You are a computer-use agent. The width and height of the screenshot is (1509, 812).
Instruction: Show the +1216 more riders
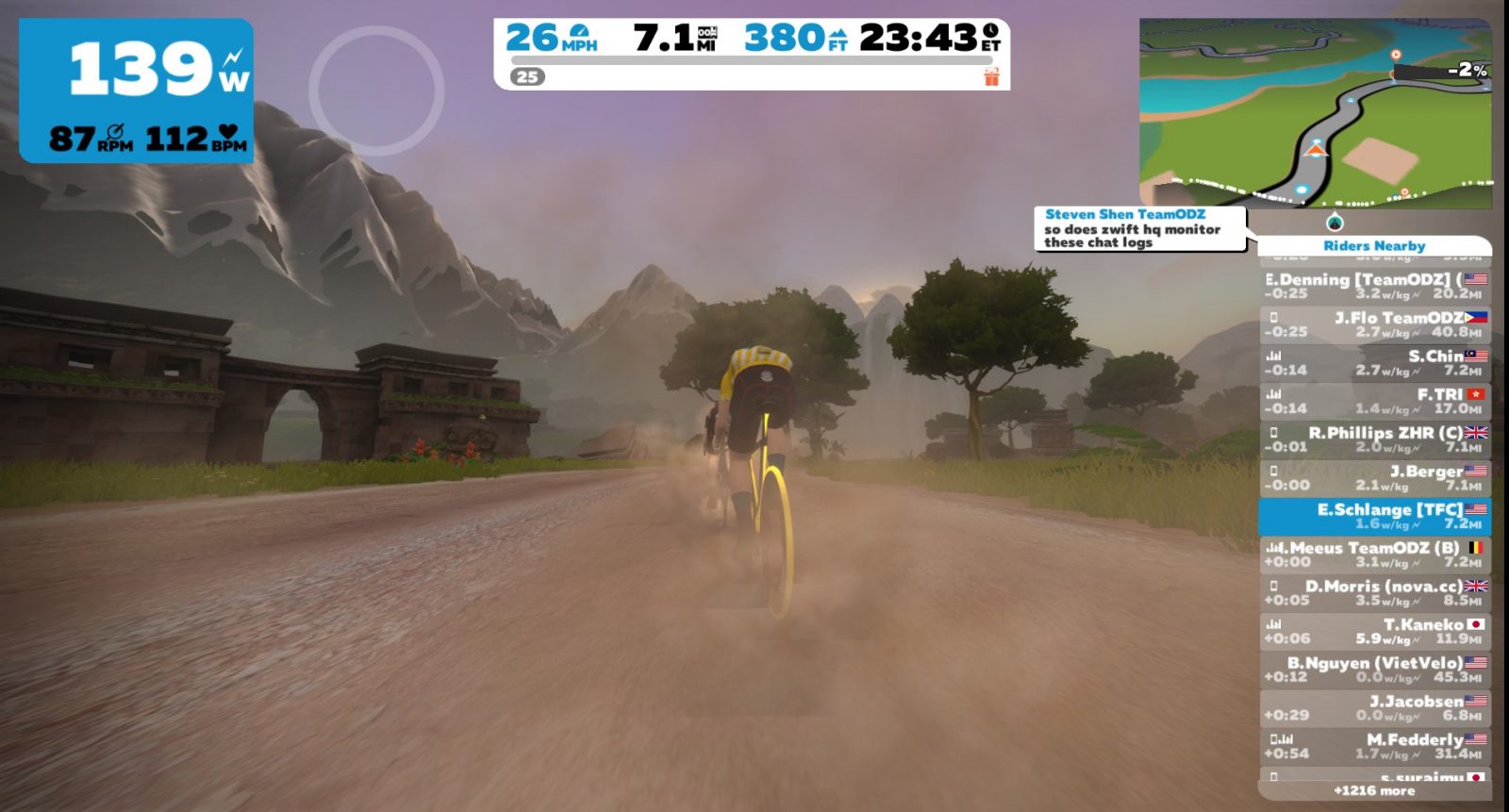click(x=1374, y=791)
